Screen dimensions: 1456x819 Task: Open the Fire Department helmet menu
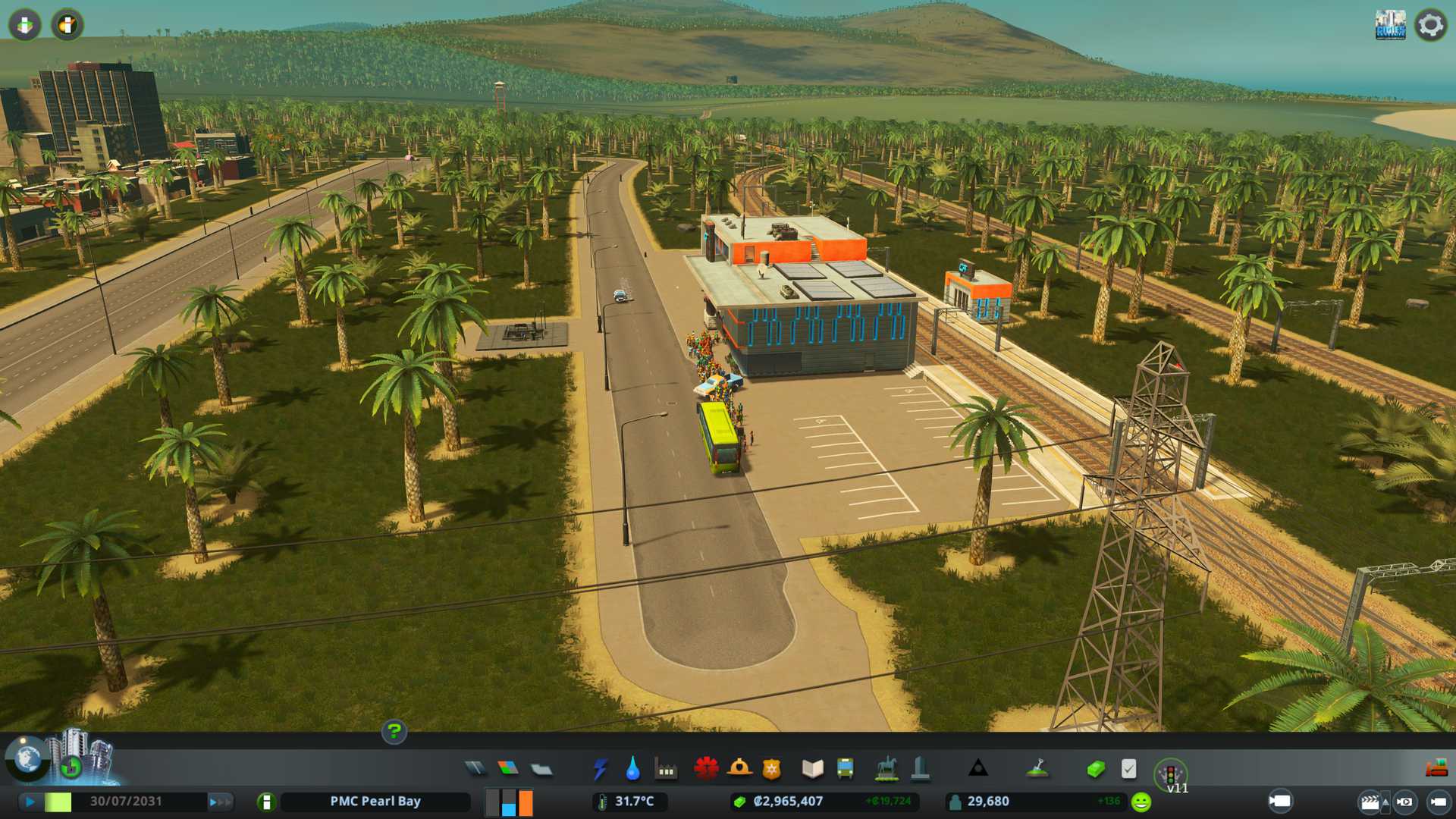(739, 769)
